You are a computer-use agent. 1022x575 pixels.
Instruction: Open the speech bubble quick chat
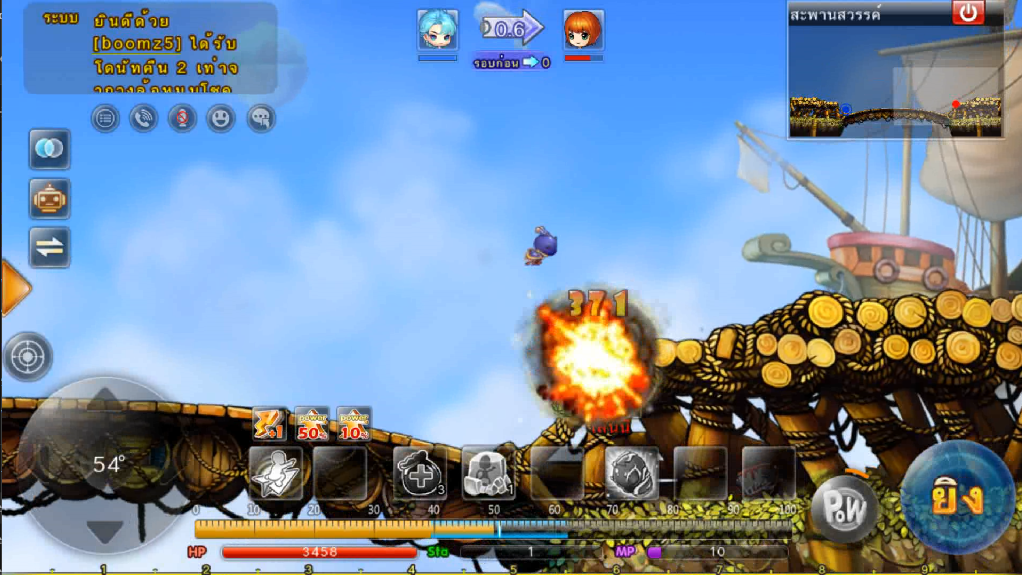pyautogui.click(x=260, y=118)
